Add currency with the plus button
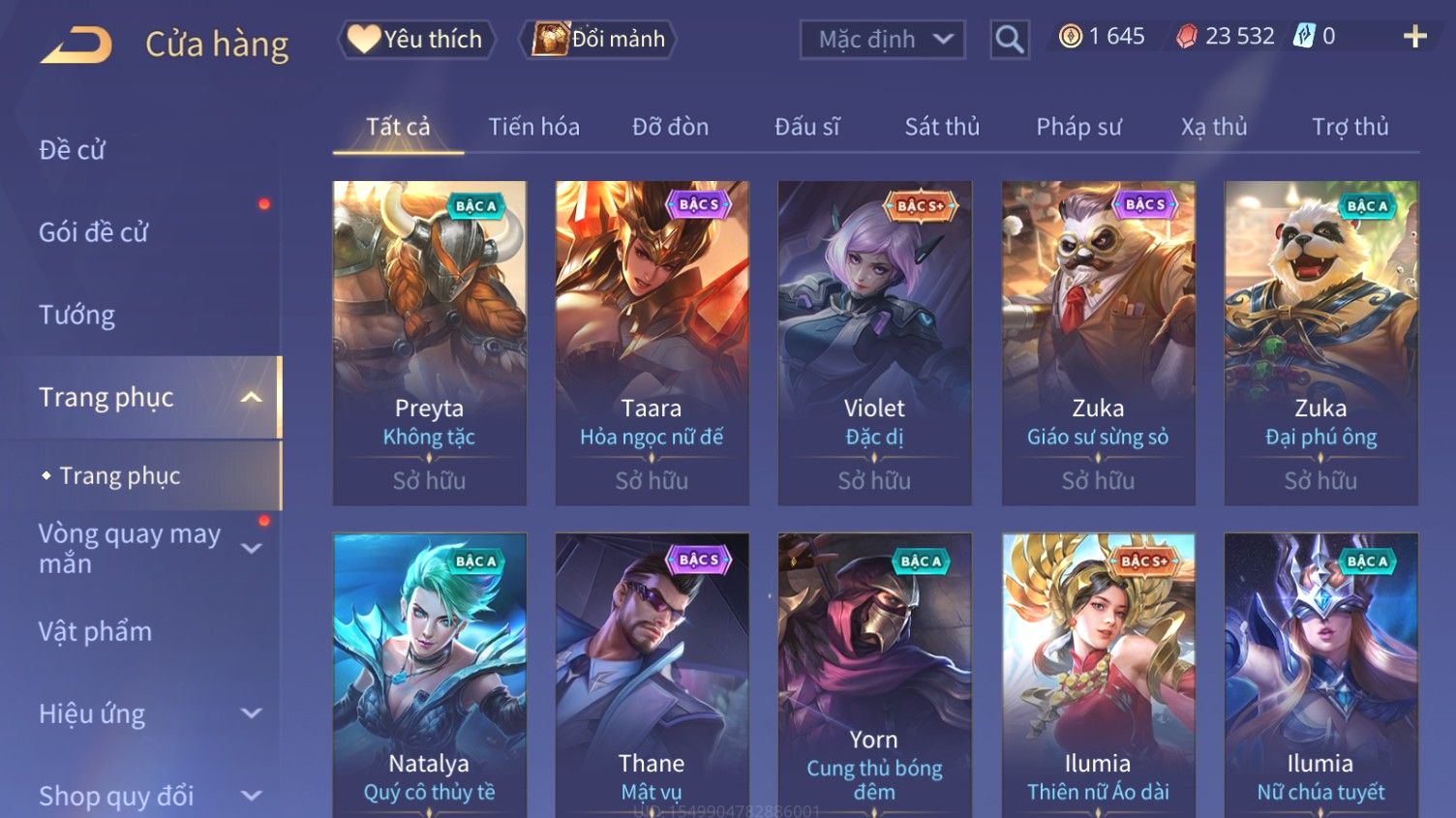The height and width of the screenshot is (818, 1456). pyautogui.click(x=1414, y=37)
